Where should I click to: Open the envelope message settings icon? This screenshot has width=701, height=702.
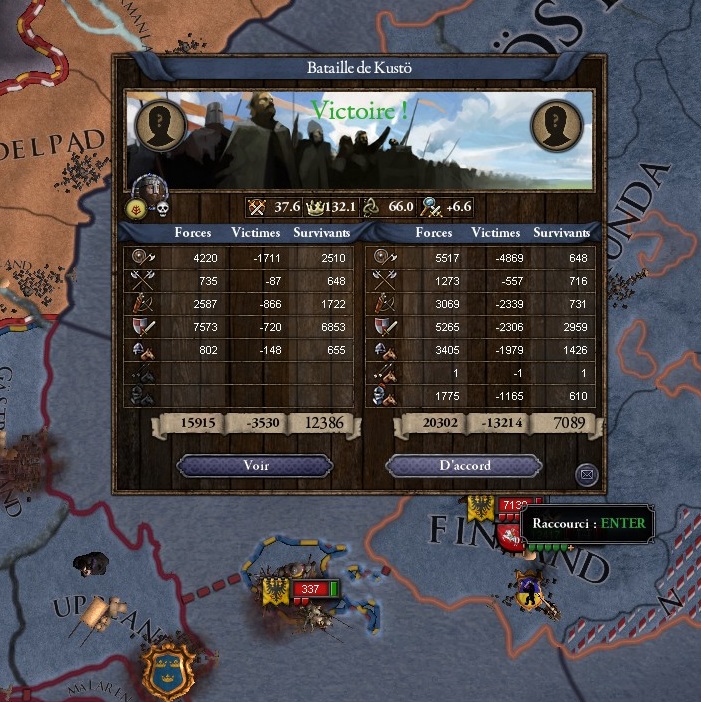587,474
